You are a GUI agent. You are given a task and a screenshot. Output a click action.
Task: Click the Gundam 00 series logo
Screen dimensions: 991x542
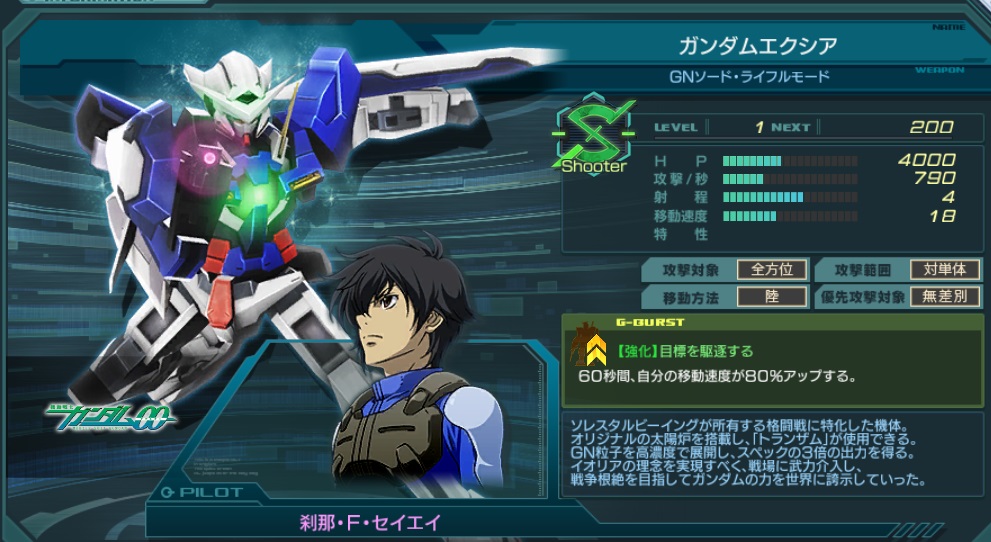pos(108,415)
